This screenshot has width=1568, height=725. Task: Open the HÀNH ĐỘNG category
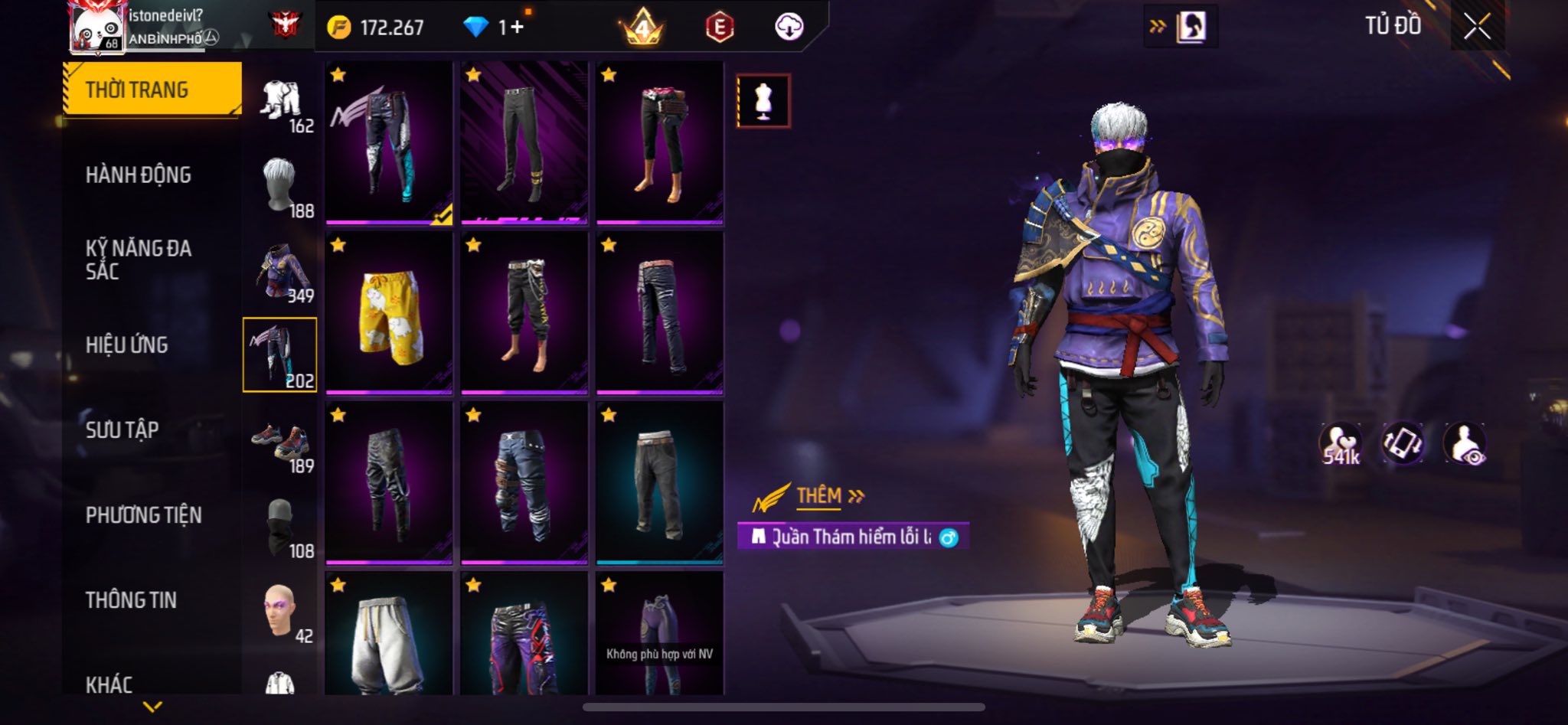tap(139, 175)
